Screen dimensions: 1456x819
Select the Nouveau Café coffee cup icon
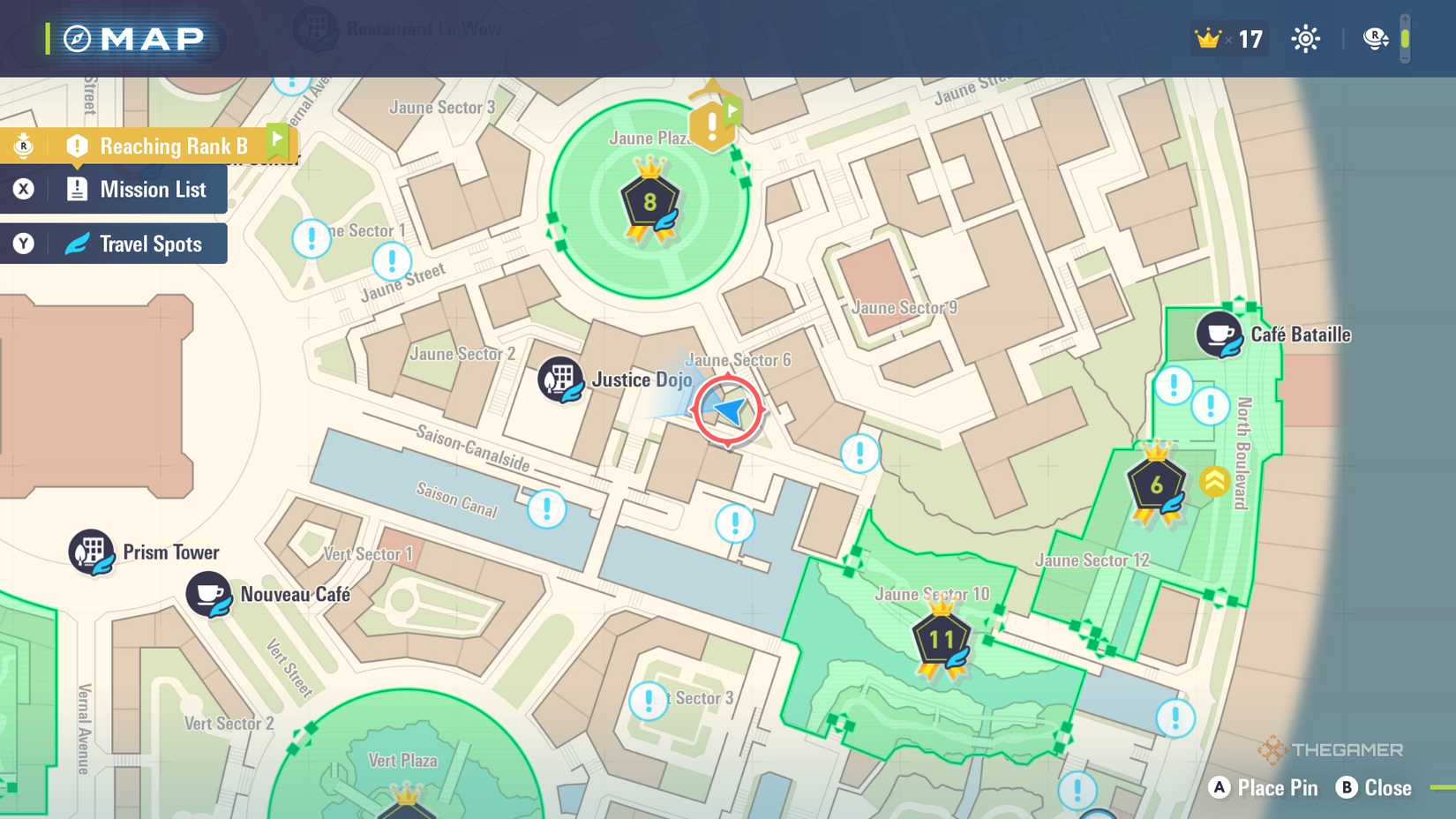(208, 591)
